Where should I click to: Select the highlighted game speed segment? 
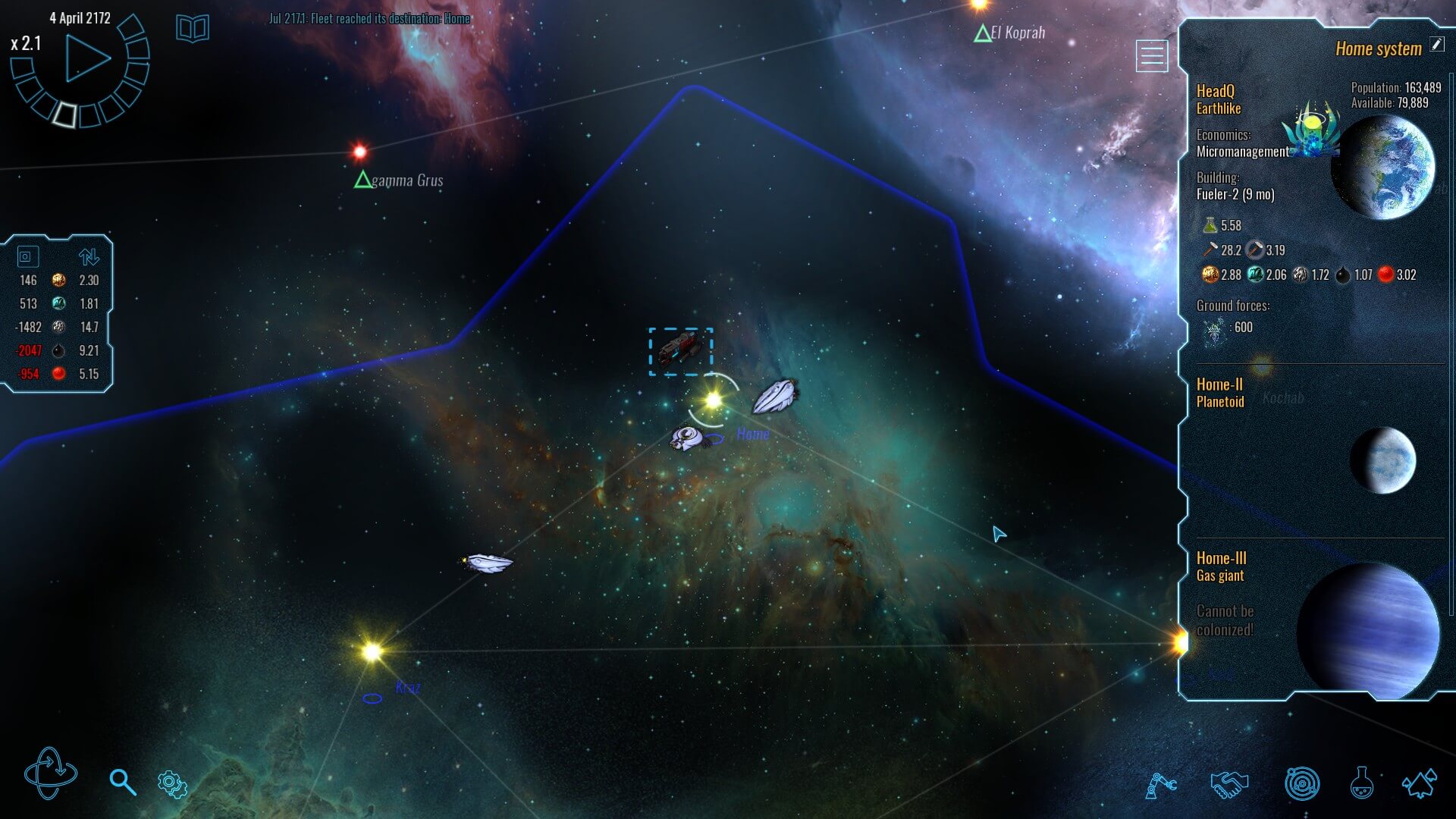pos(65,114)
